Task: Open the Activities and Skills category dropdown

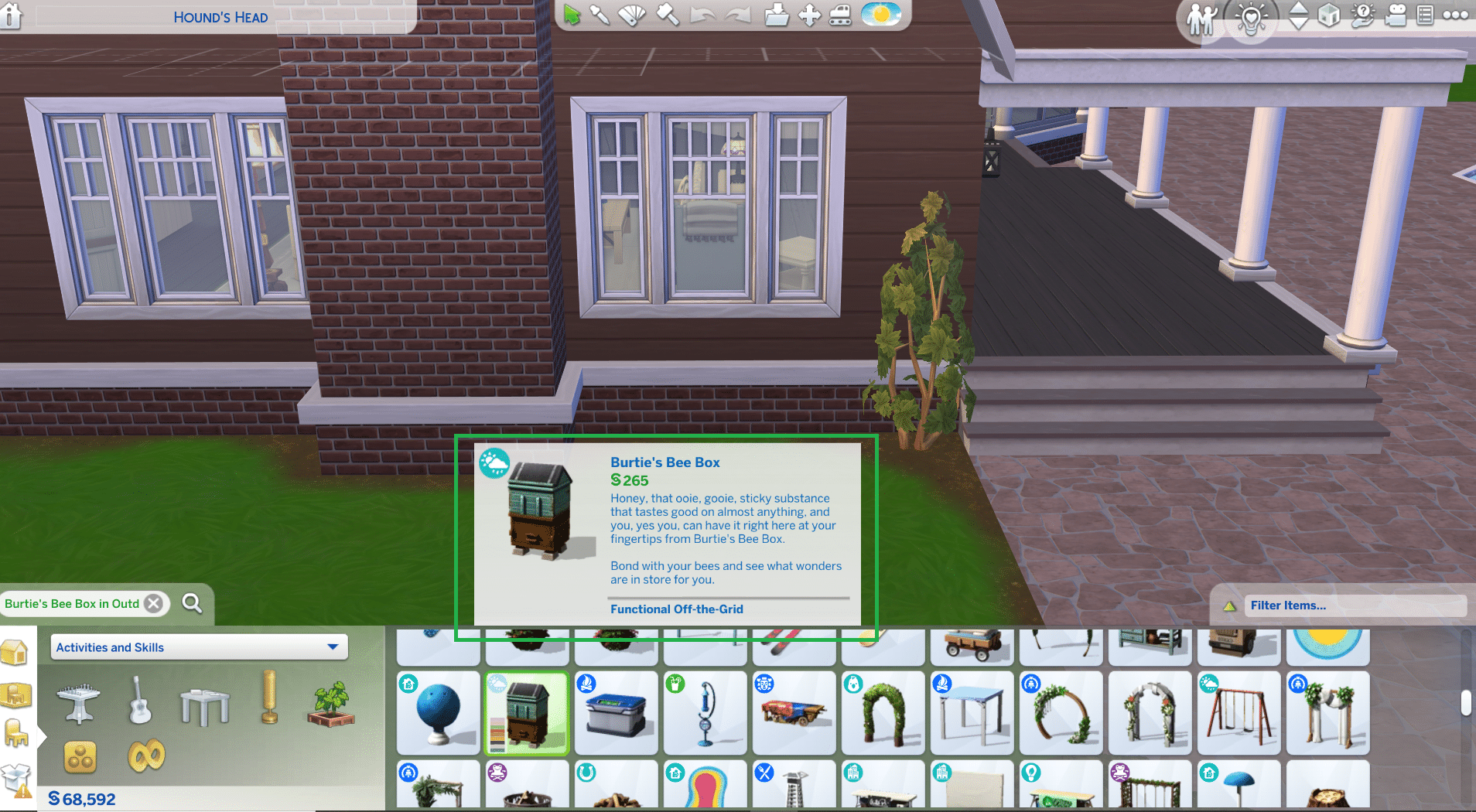Action: (x=197, y=647)
